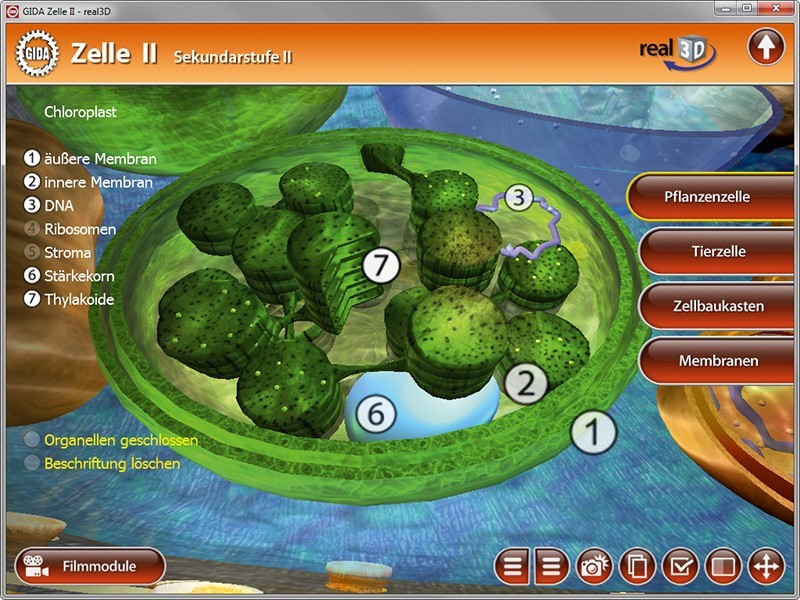Click the overlapping pages copy icon
This screenshot has width=800, height=600.
[637, 567]
